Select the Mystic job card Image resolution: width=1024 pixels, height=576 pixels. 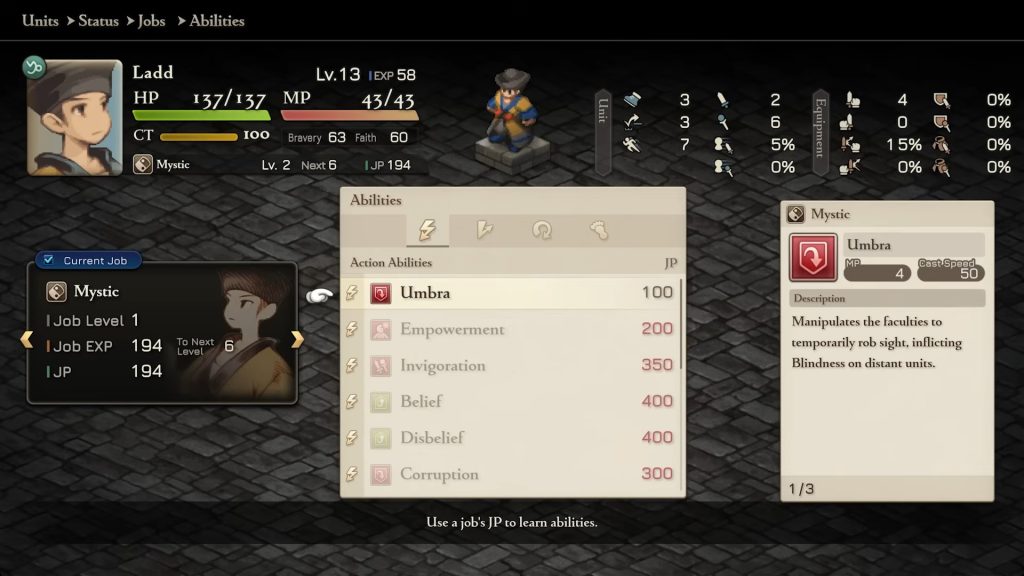pyautogui.click(x=162, y=335)
